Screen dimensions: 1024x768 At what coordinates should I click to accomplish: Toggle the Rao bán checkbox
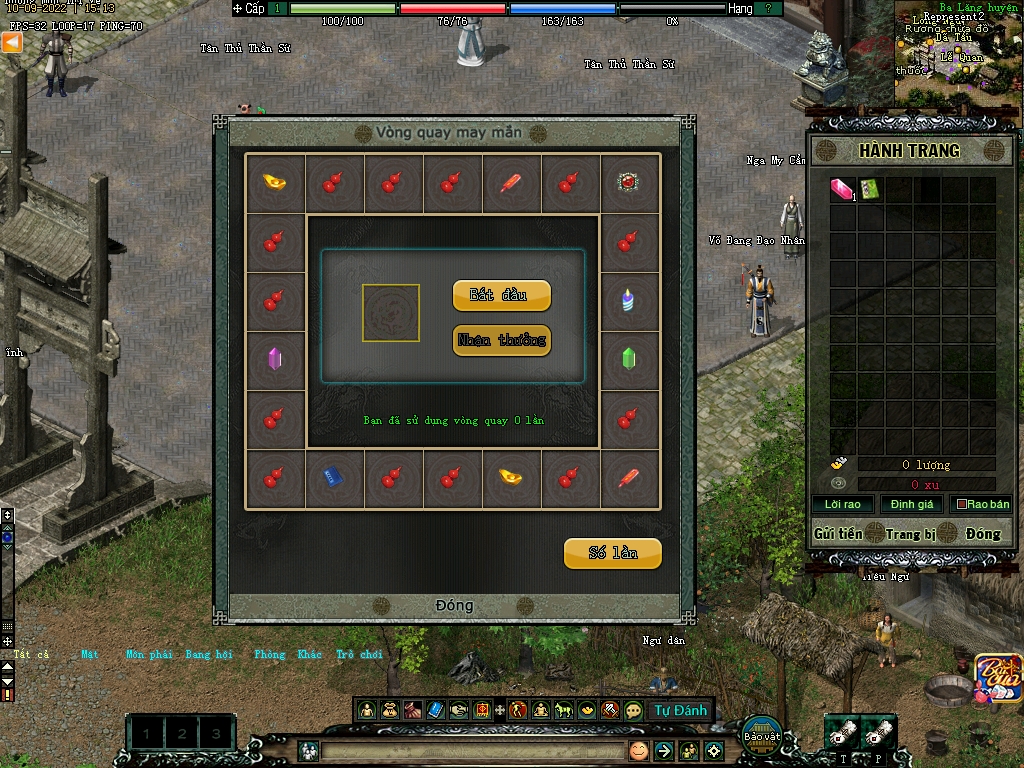[x=962, y=504]
